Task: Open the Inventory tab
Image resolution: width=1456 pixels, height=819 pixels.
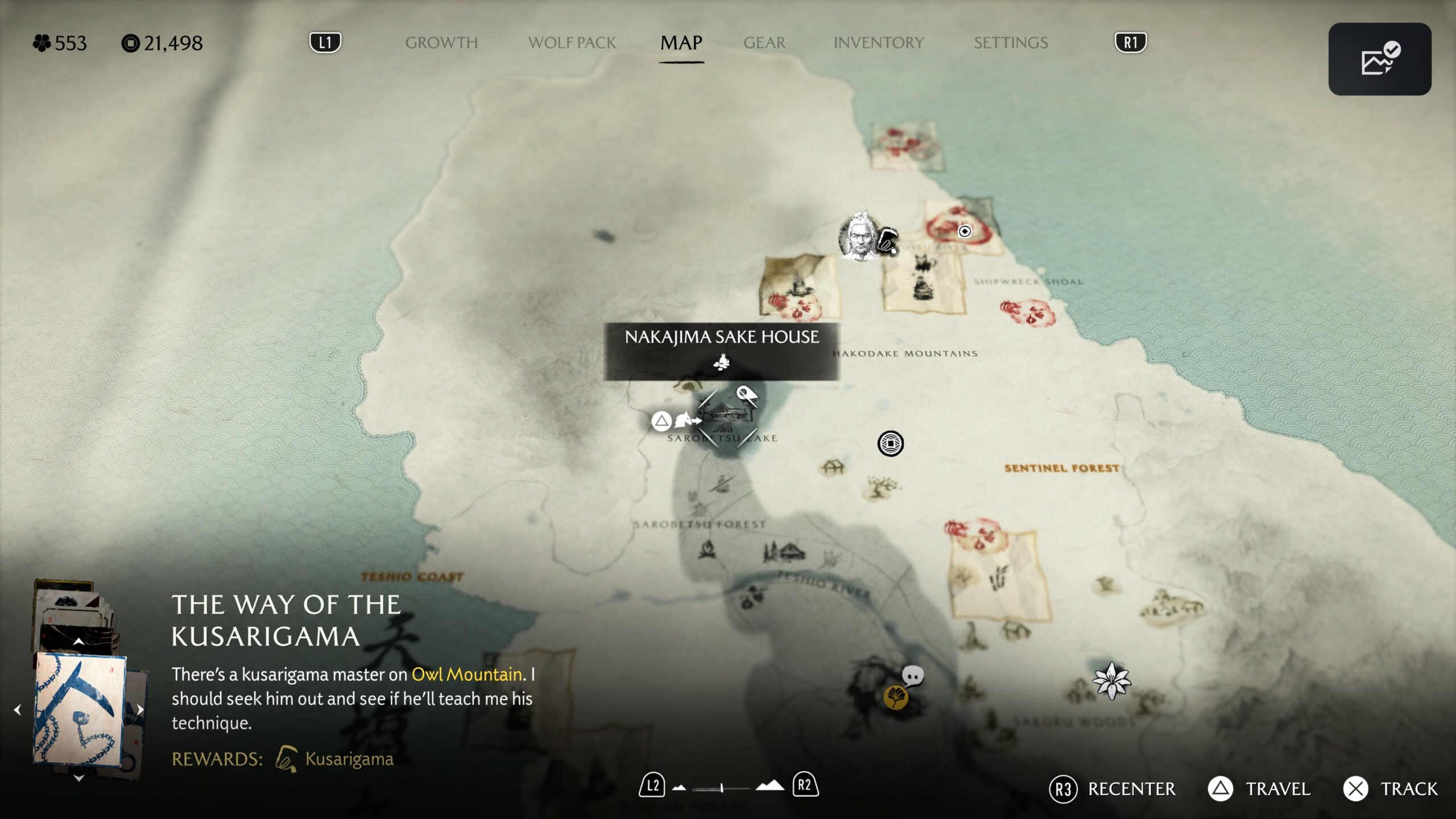Action: (878, 43)
